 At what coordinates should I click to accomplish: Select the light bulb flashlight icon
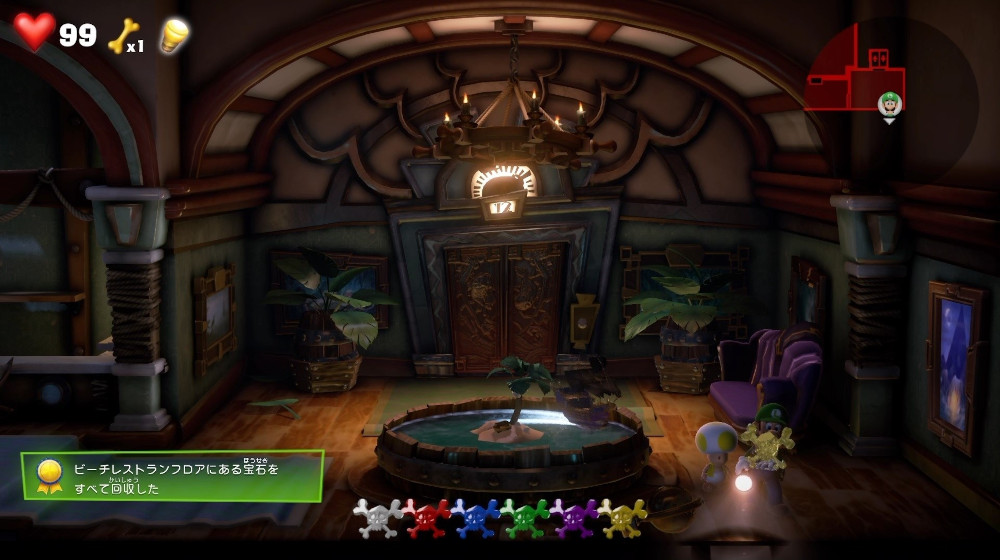coord(175,35)
